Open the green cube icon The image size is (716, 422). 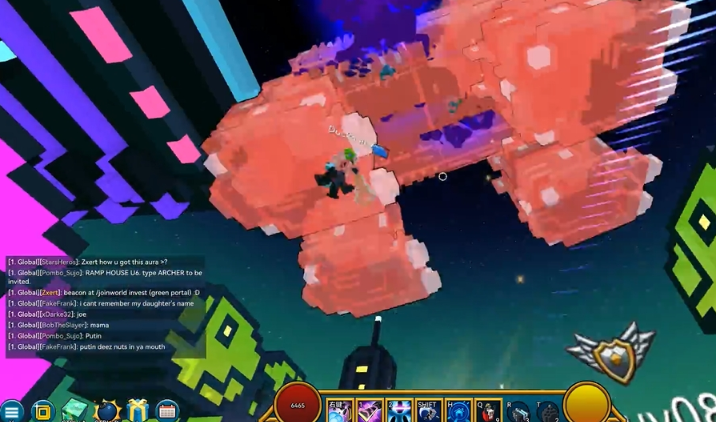pyautogui.click(x=75, y=410)
